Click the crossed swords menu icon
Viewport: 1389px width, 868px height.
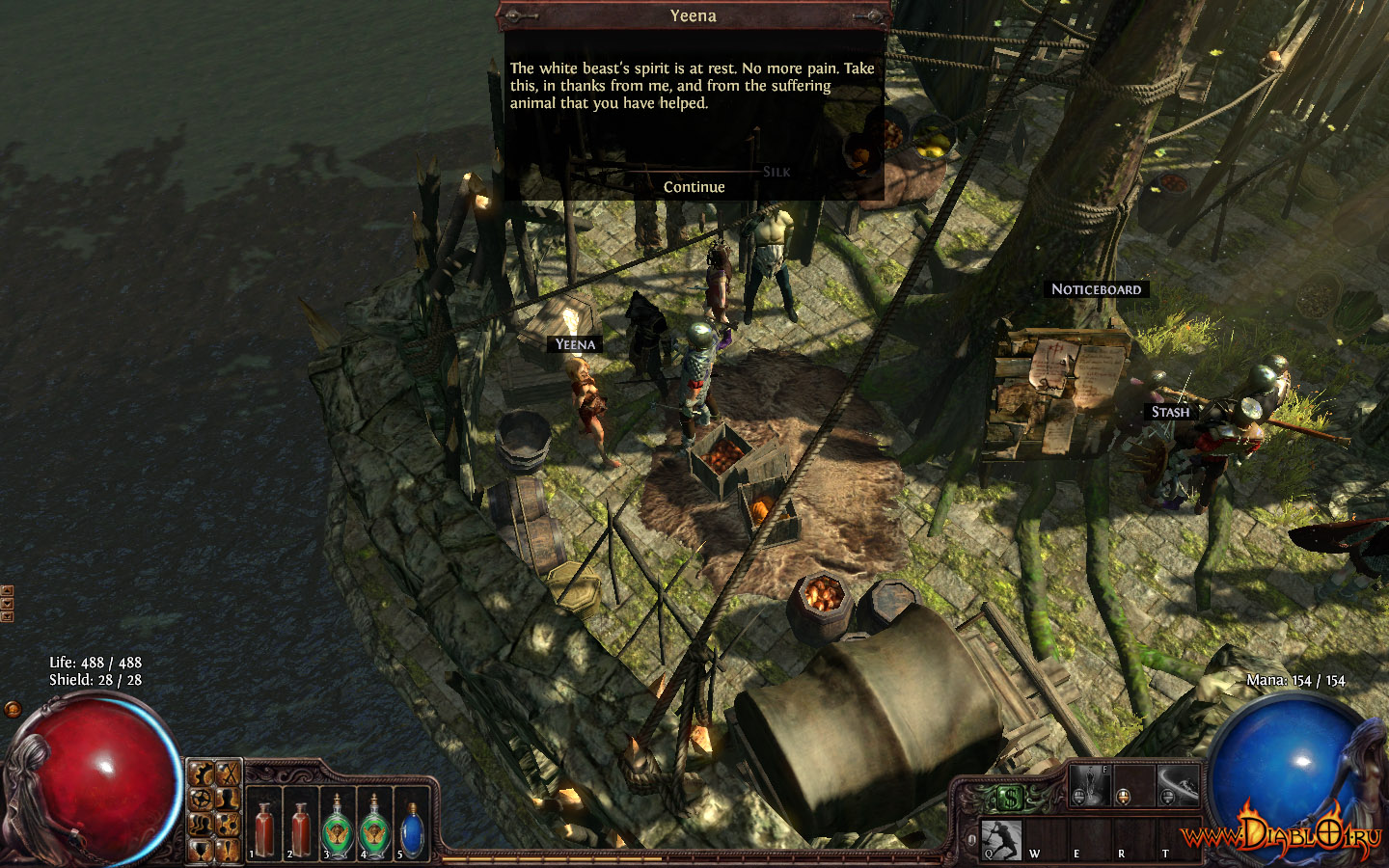click(x=228, y=773)
